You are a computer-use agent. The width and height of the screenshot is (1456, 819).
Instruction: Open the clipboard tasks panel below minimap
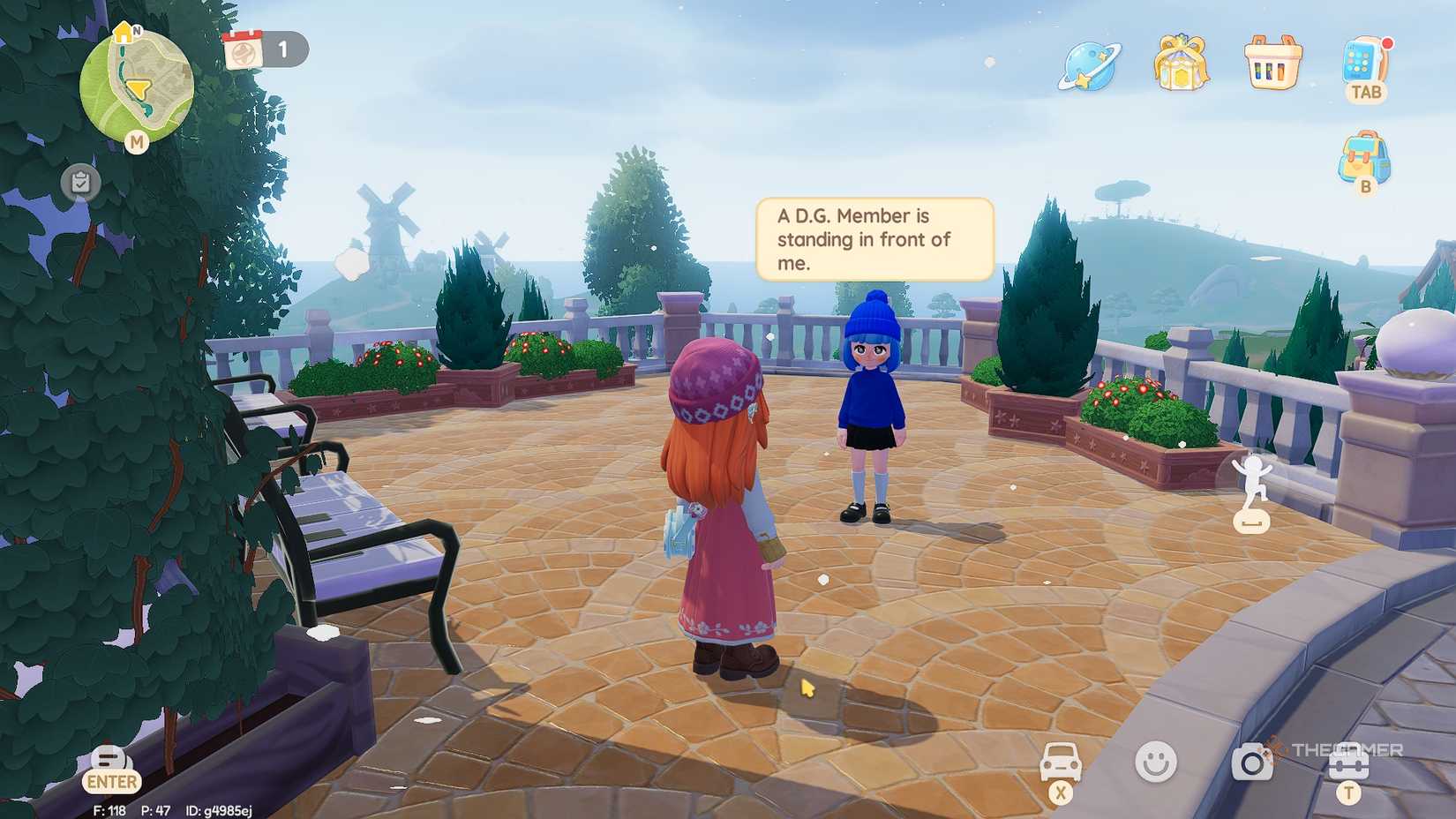click(80, 183)
